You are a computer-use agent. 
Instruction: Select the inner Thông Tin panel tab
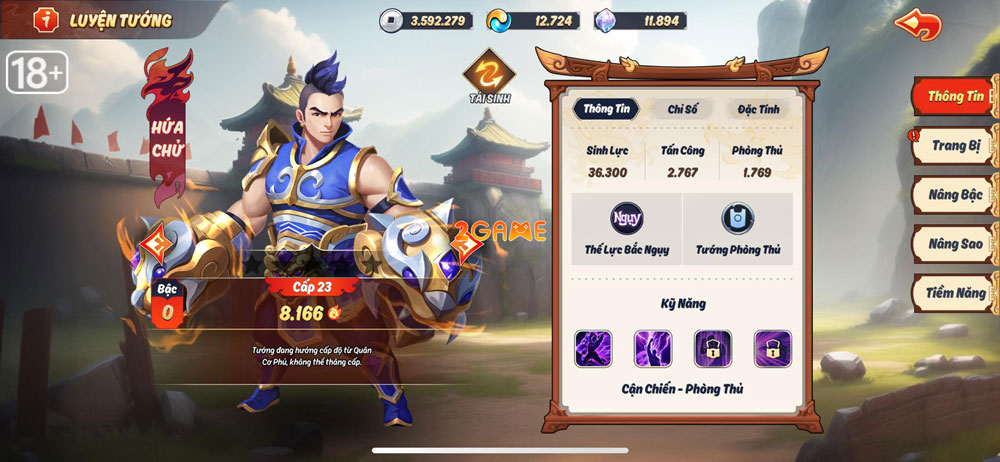click(x=607, y=109)
